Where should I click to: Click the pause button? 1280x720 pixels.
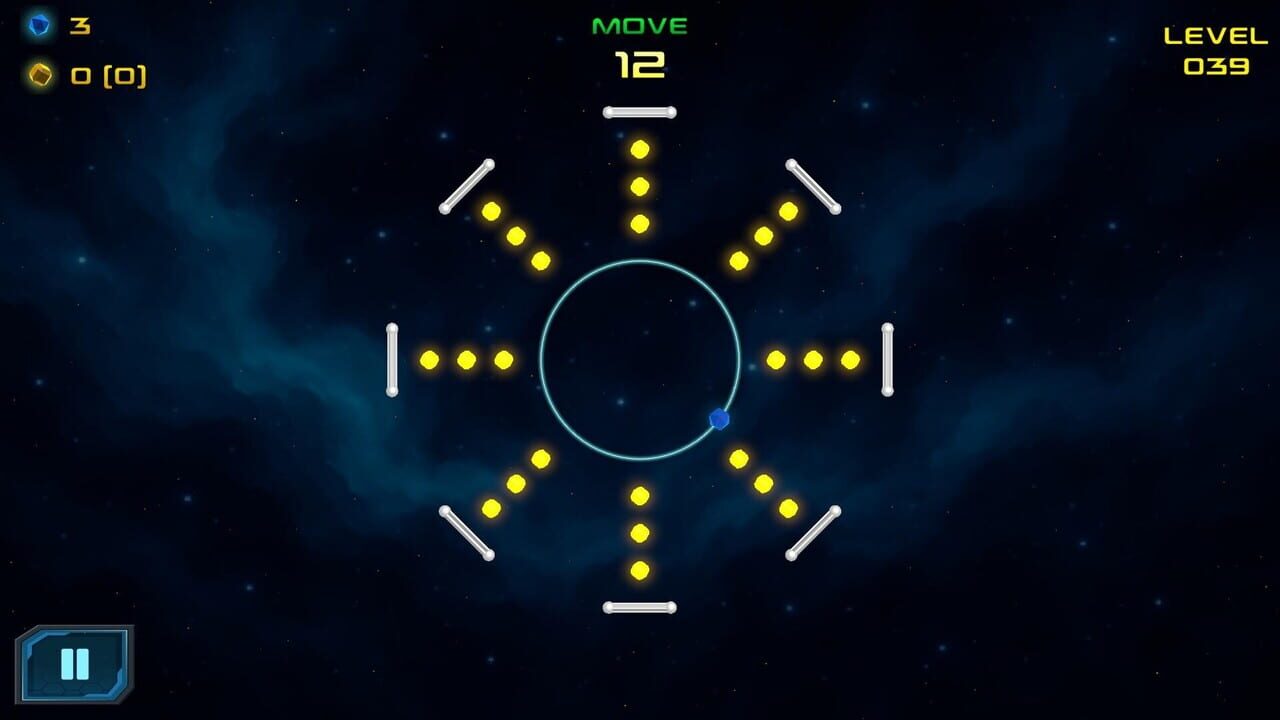pyautogui.click(x=75, y=665)
